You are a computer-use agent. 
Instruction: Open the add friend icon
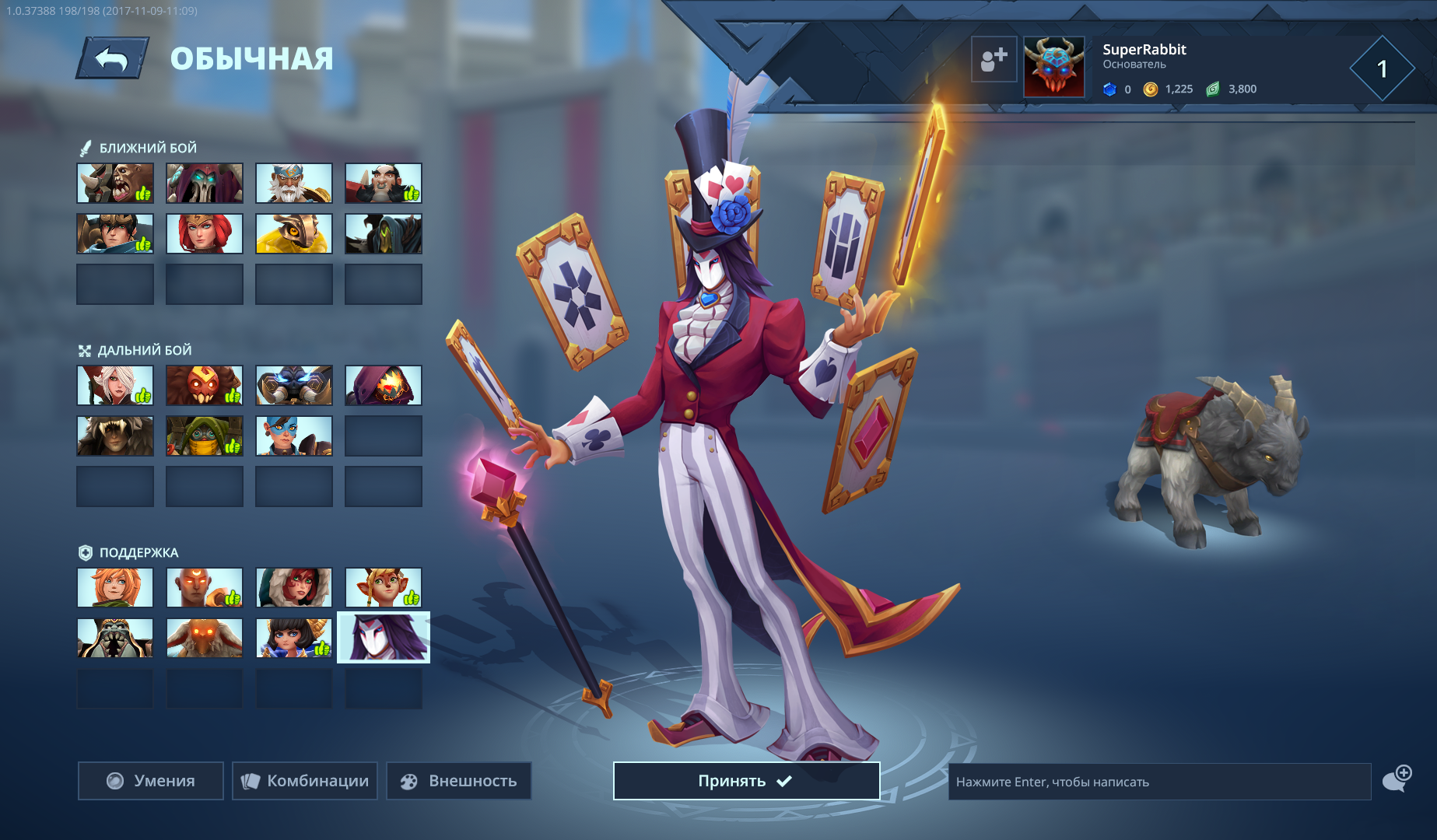click(x=994, y=59)
